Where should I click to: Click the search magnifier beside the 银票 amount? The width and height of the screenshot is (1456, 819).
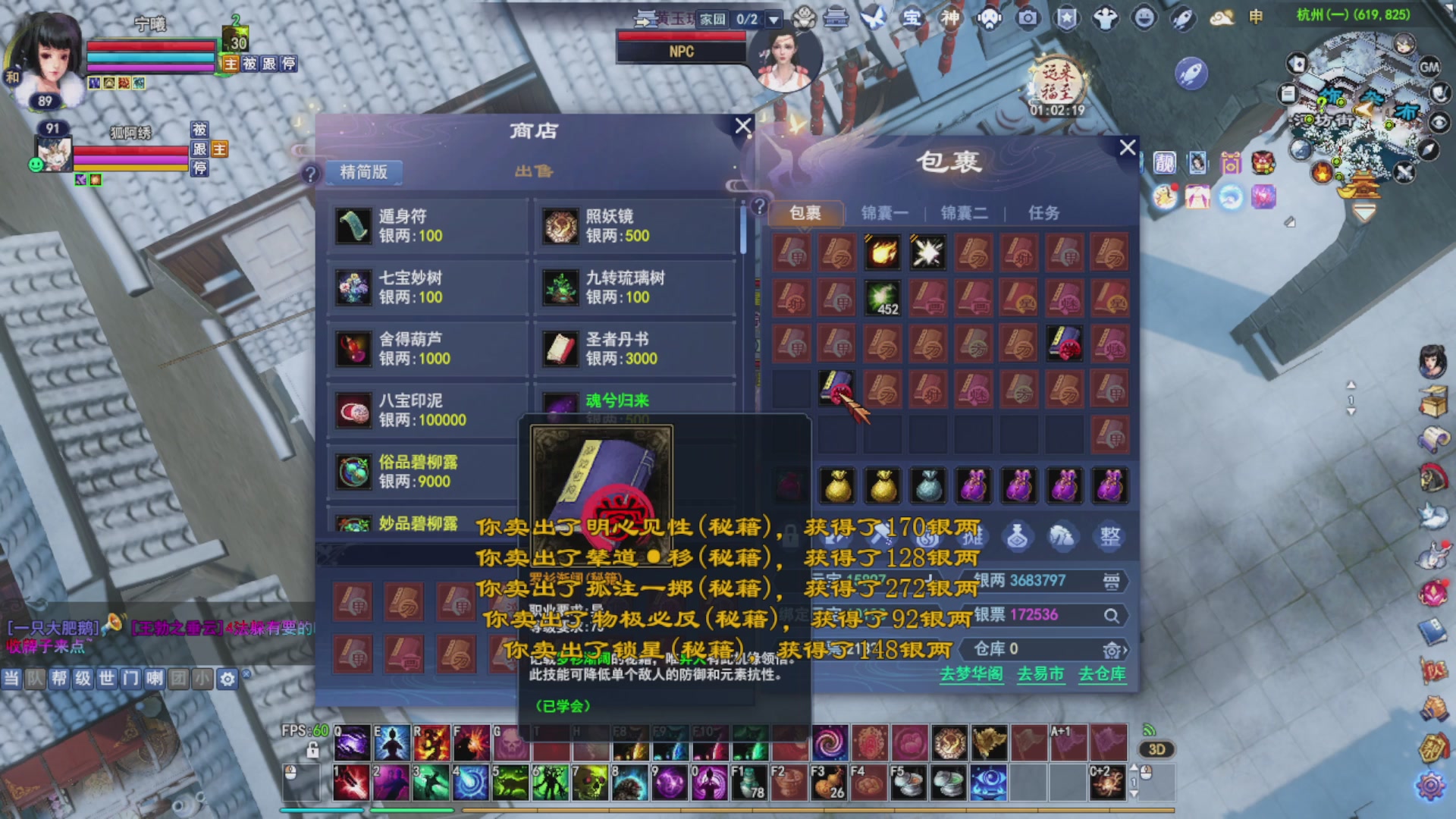pyautogui.click(x=1112, y=617)
